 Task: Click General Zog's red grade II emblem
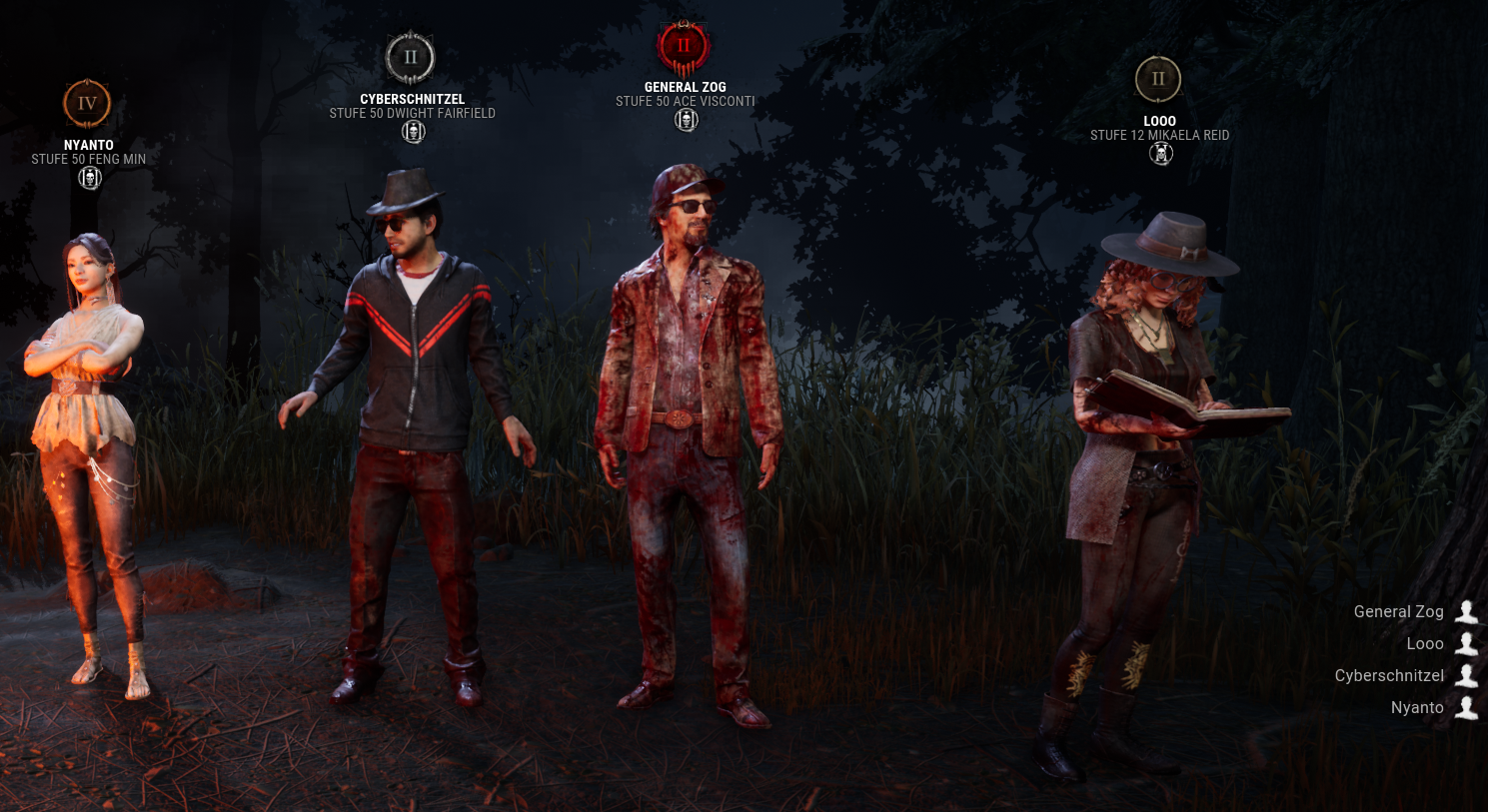(x=684, y=46)
